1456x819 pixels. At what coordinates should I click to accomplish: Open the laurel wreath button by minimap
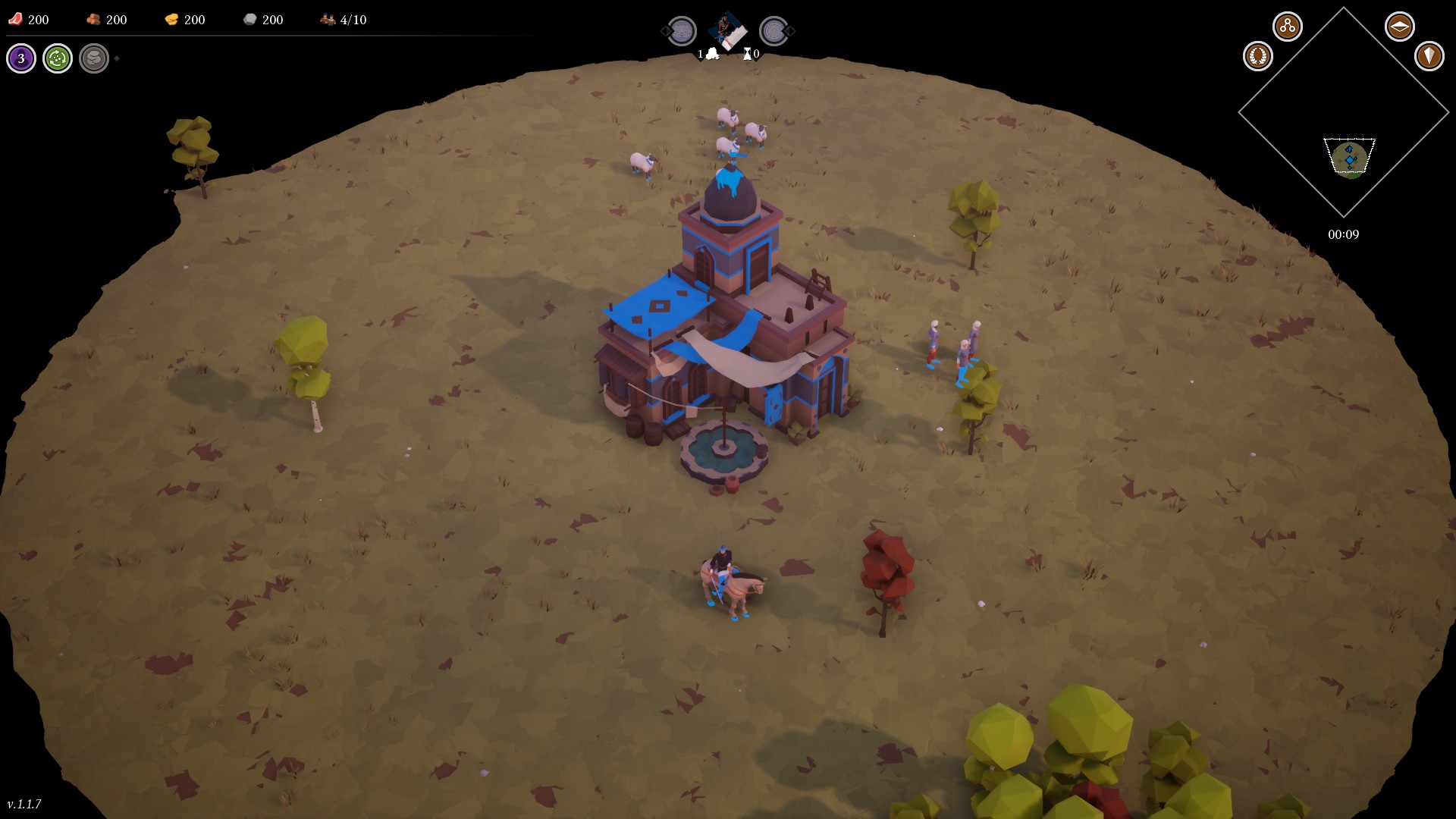[x=1257, y=56]
